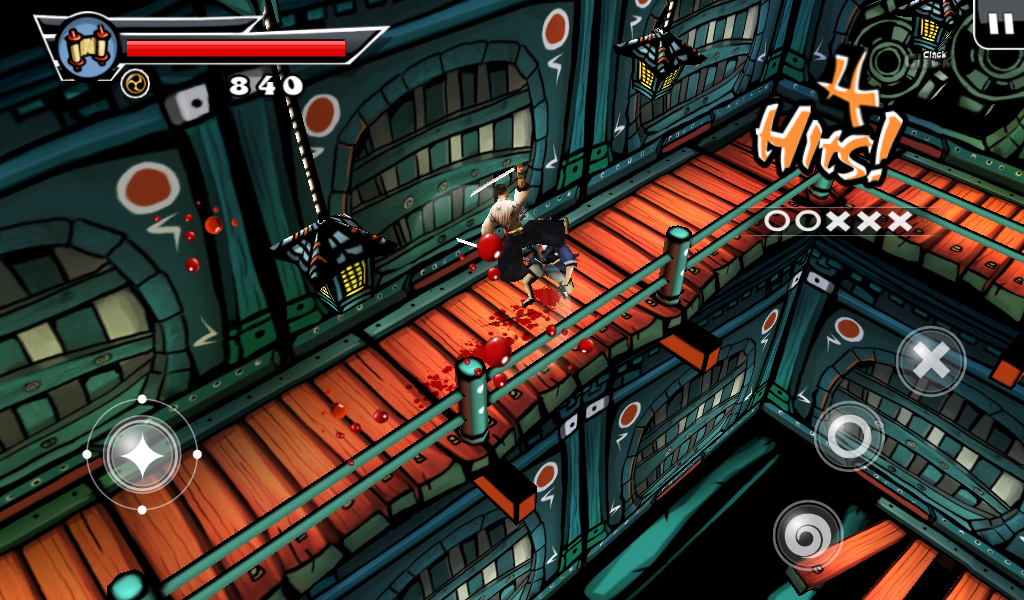Activate the spiral dodge roll button
The width and height of the screenshot is (1024, 600).
pos(808,536)
